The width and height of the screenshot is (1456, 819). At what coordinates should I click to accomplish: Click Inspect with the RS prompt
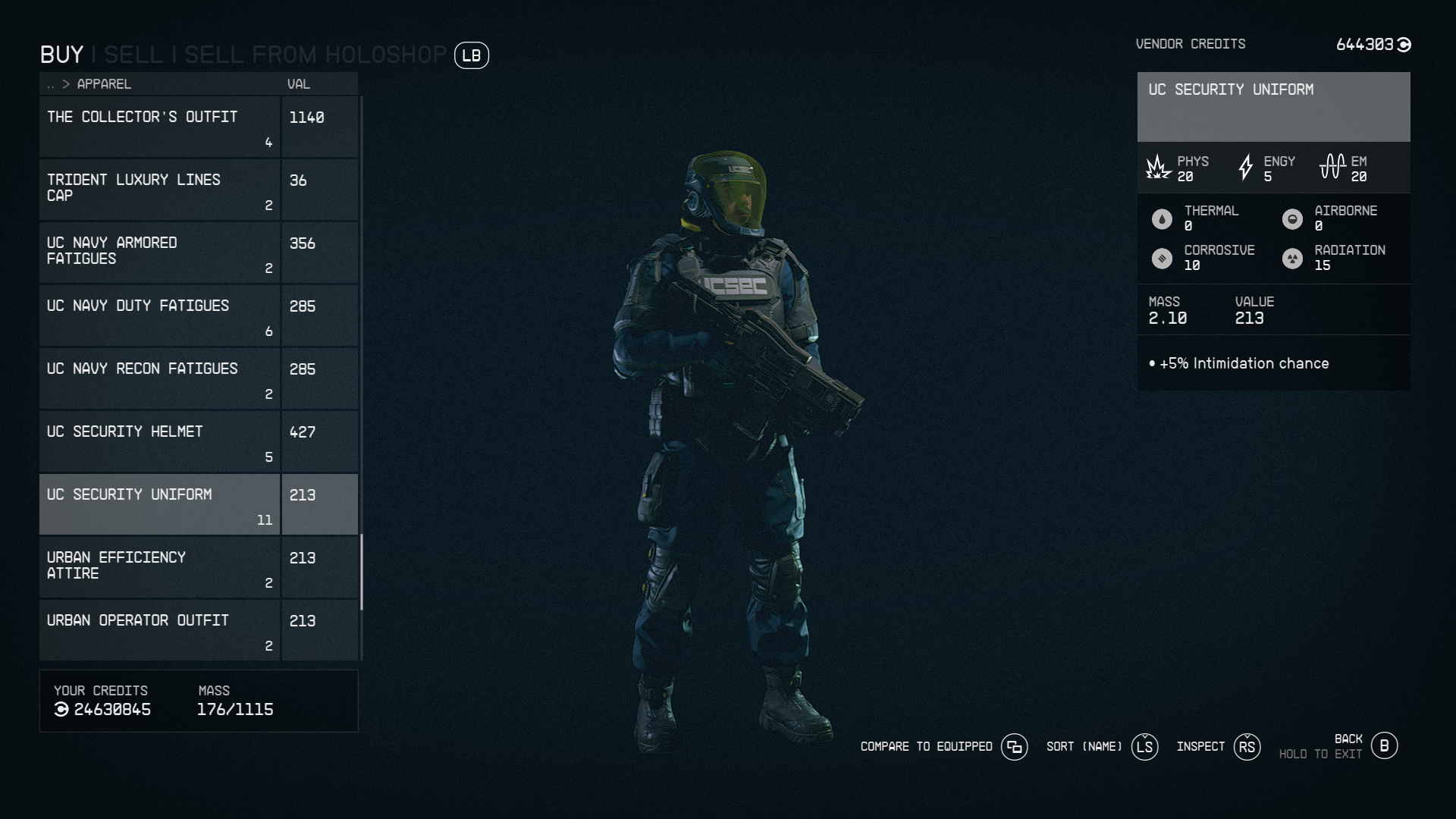click(x=1247, y=746)
